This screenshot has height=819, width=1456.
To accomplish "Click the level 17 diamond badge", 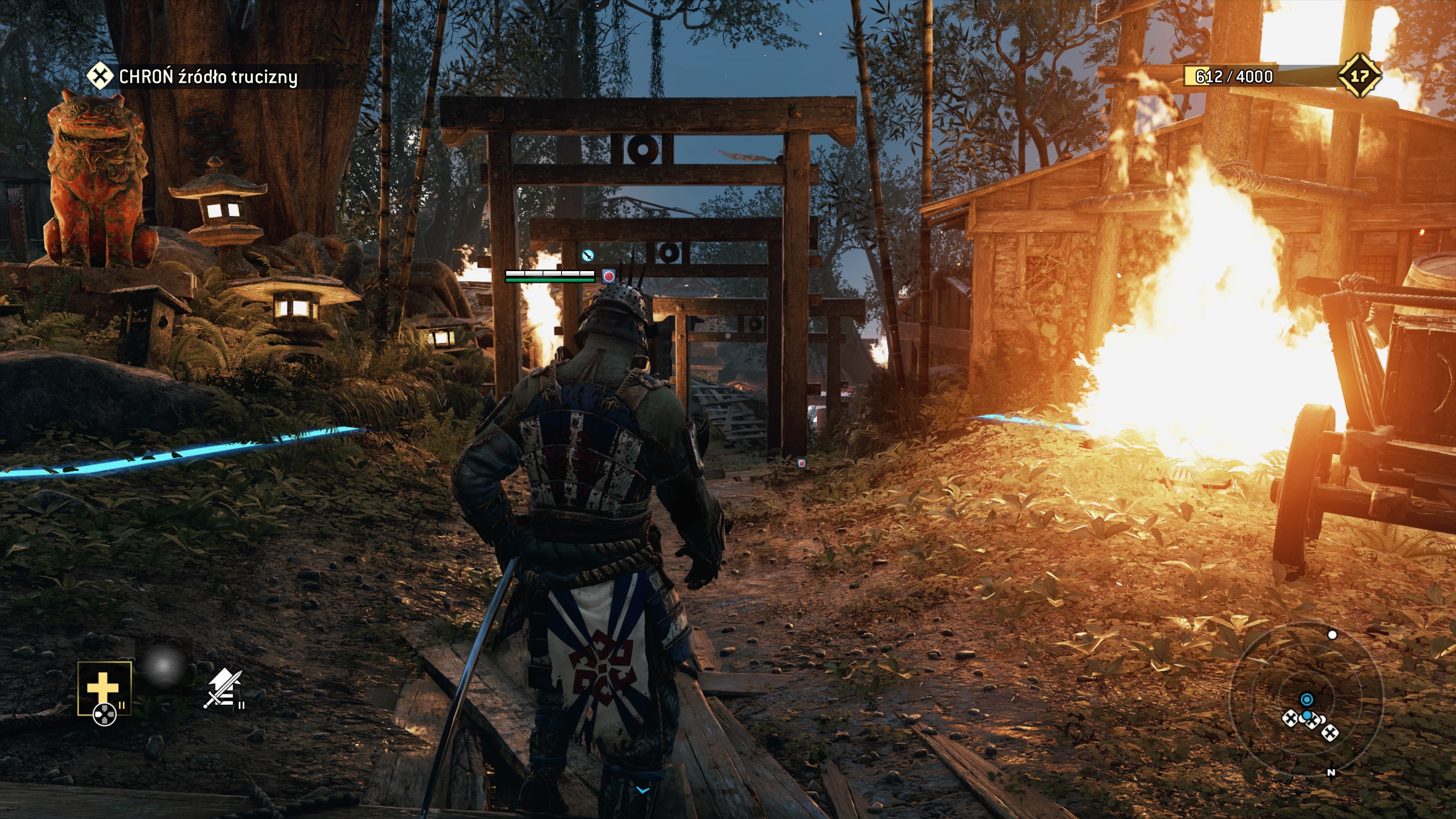I will point(1359,76).
